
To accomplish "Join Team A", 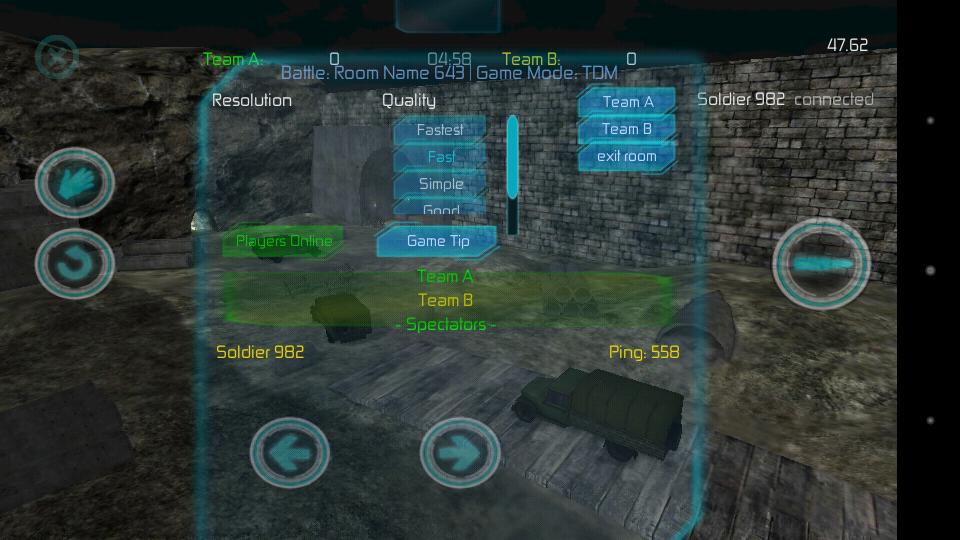I will click(x=627, y=102).
